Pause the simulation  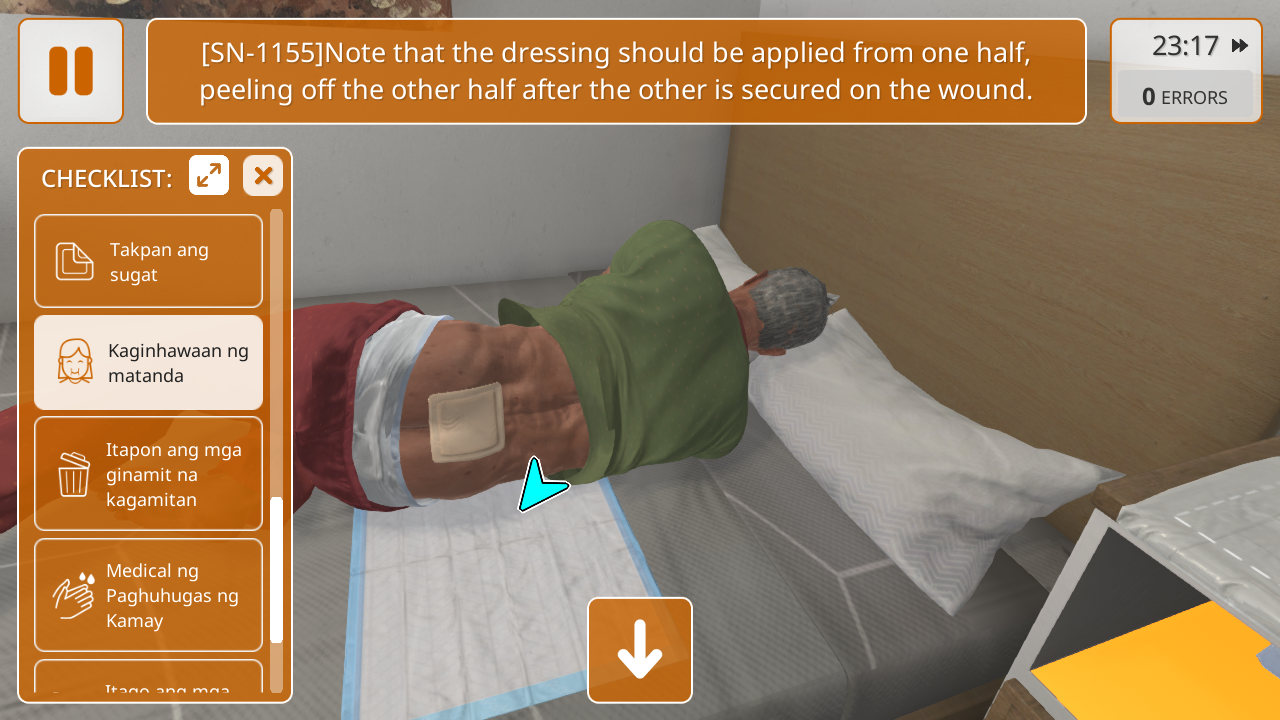coord(71,71)
